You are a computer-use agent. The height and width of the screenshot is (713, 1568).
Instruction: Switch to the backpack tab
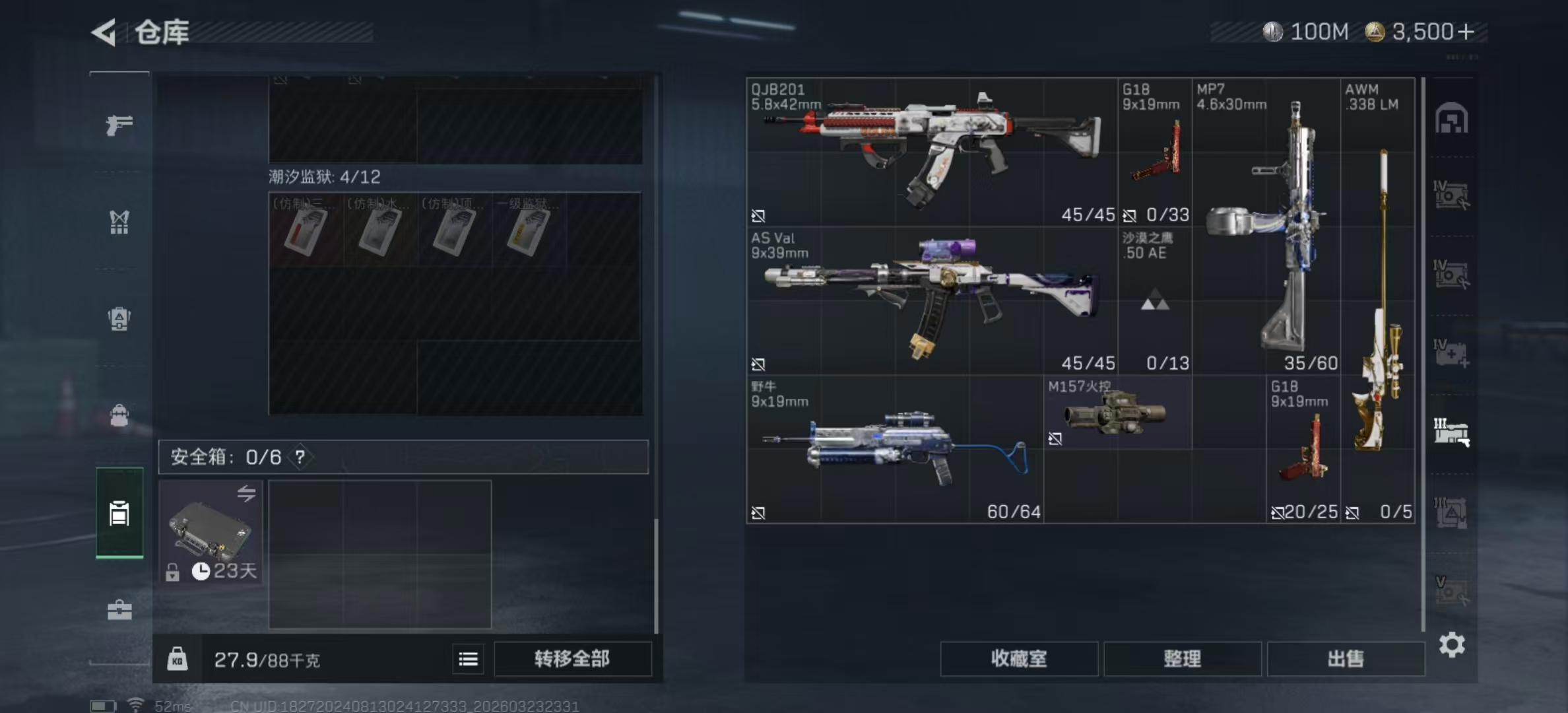pyautogui.click(x=119, y=319)
